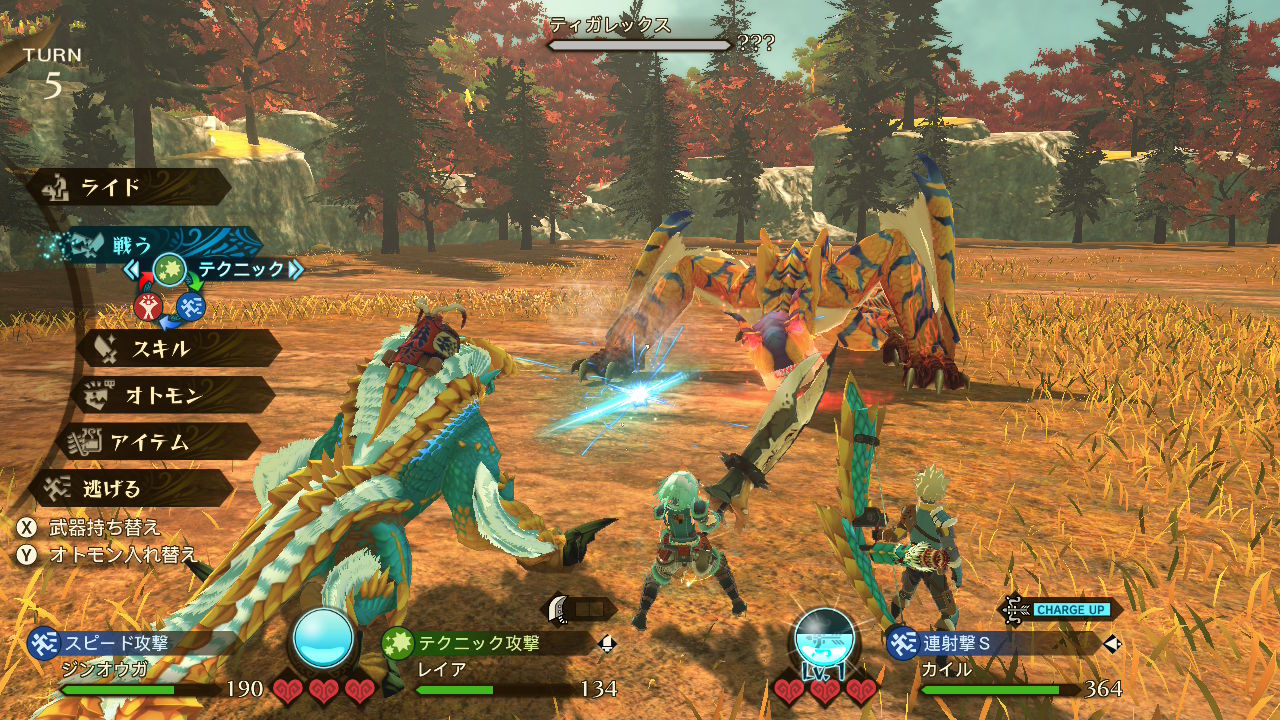Screen dimensions: 1280x720
Task: Choose 逃げる to flee the battle
Action: [130, 488]
